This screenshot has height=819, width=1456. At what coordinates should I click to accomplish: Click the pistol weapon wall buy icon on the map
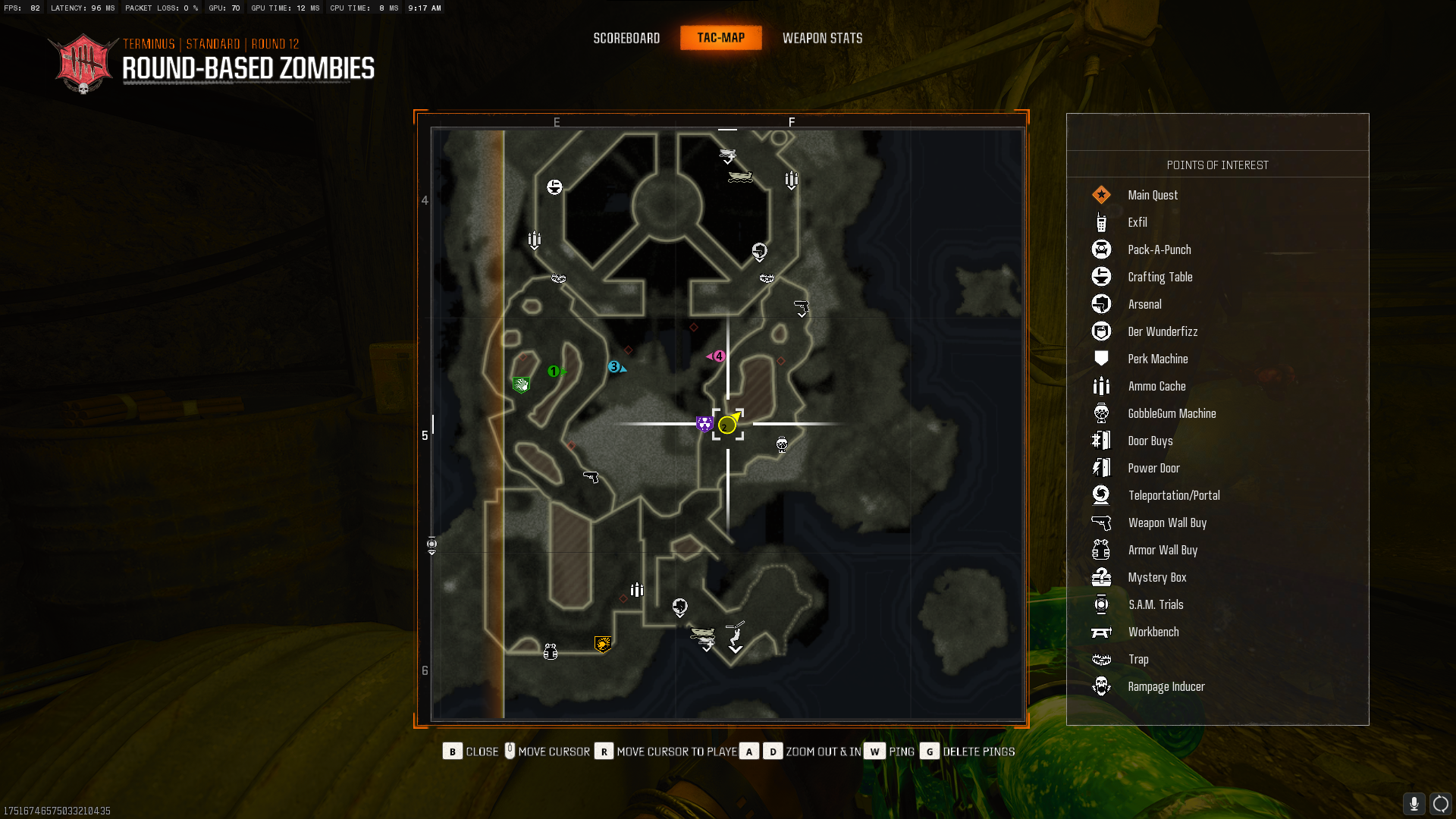point(592,478)
